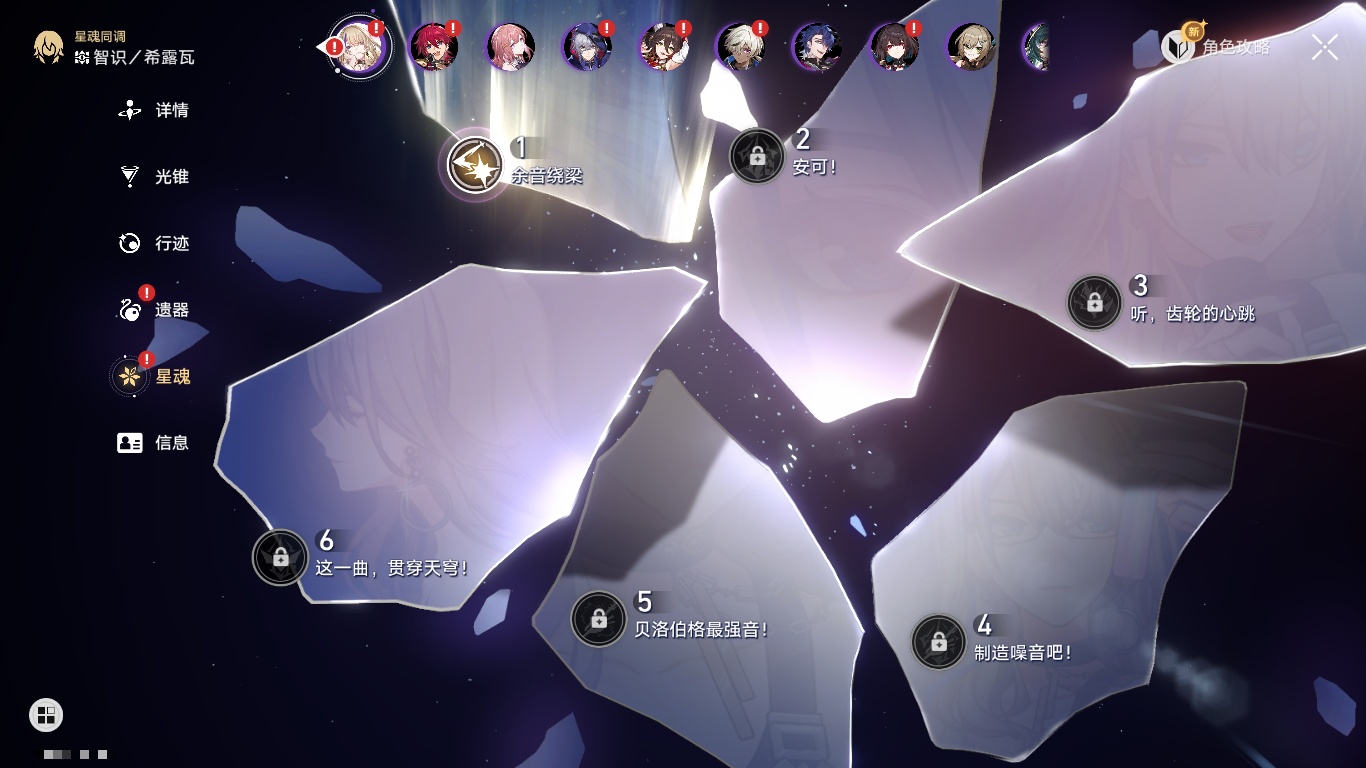Open the four-square grid menu button
The height and width of the screenshot is (768, 1366).
[46, 714]
